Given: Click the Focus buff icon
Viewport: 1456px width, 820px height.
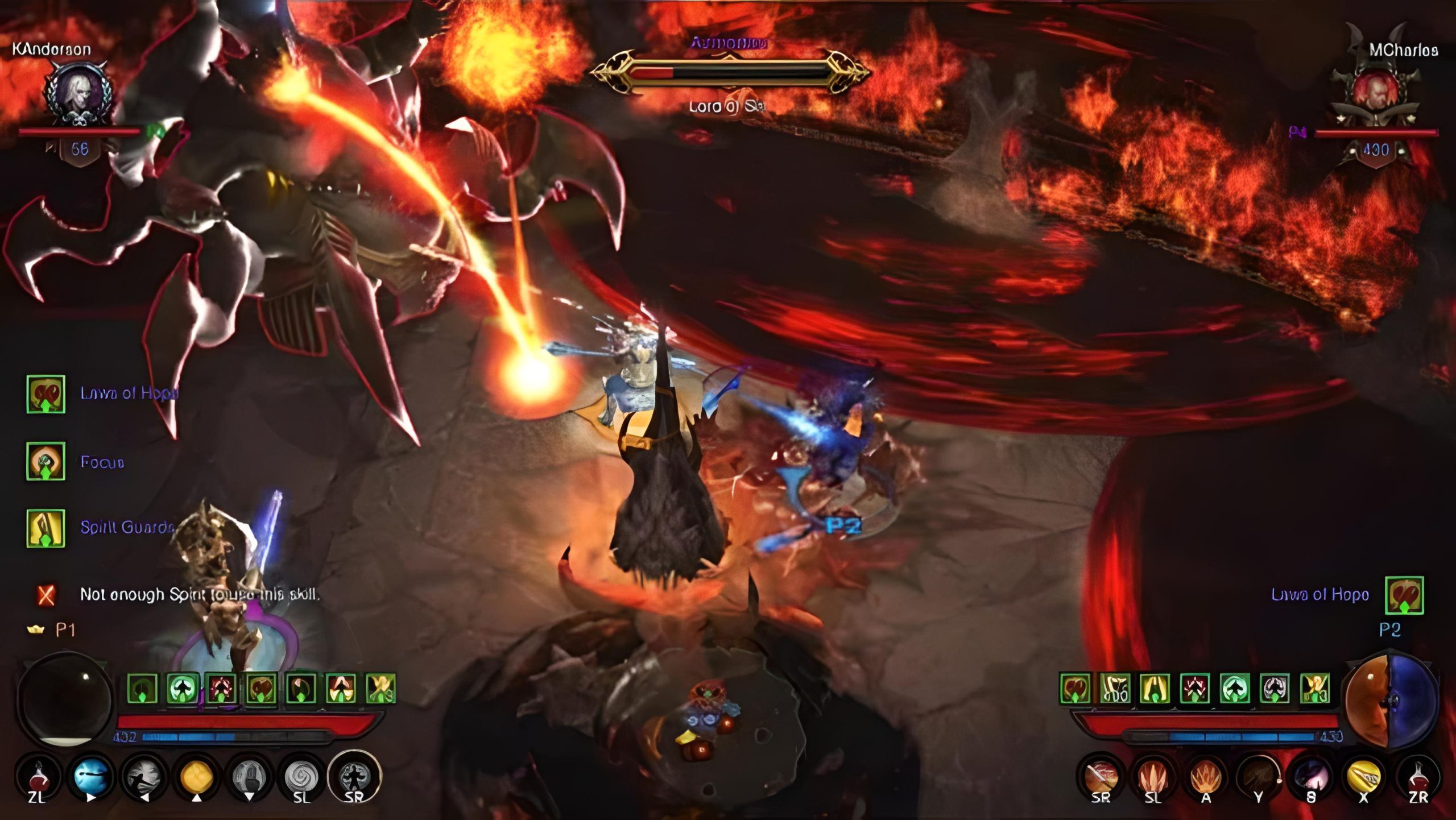Looking at the screenshot, I should 45,461.
